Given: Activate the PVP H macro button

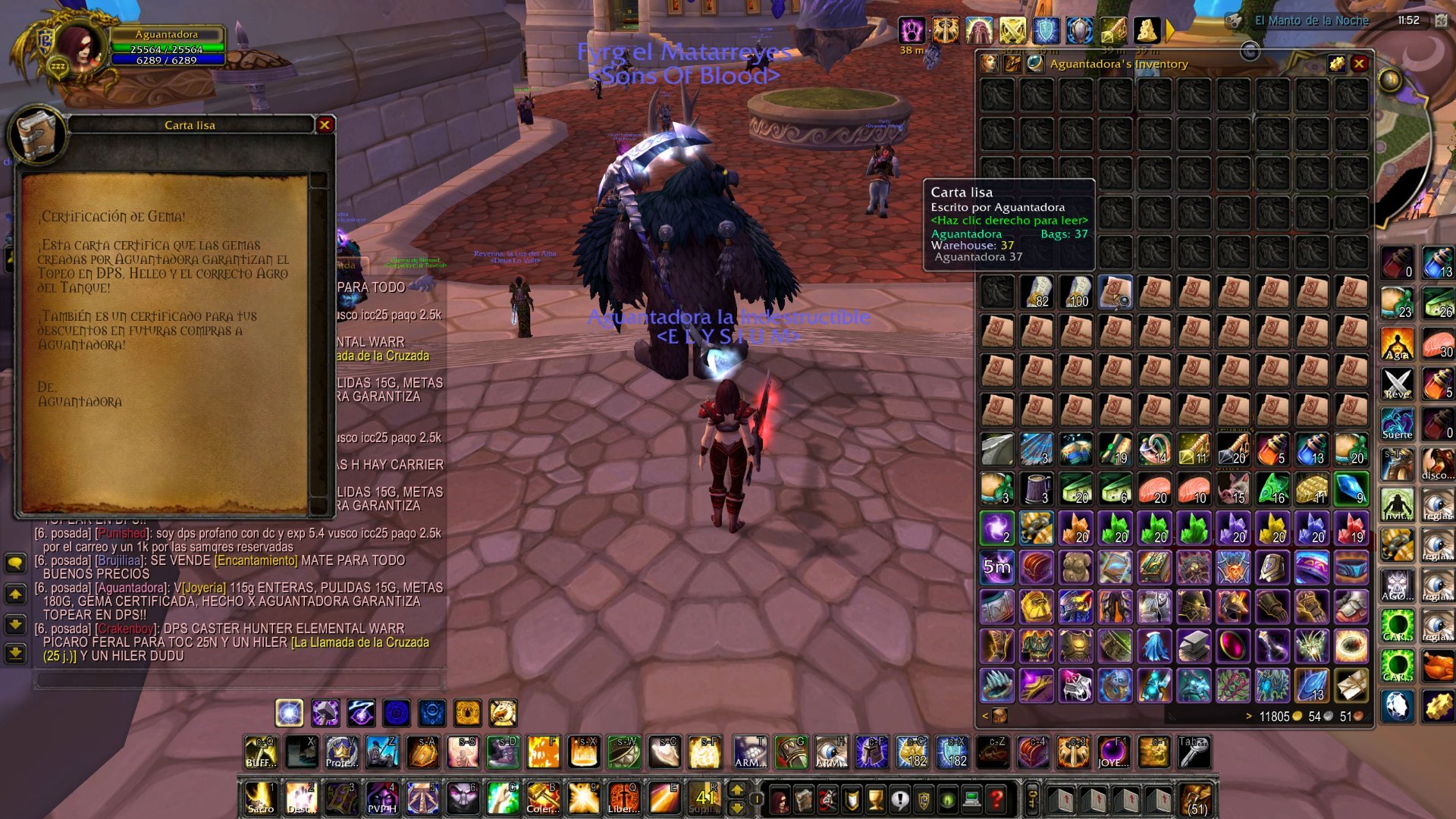Looking at the screenshot, I should point(382,799).
